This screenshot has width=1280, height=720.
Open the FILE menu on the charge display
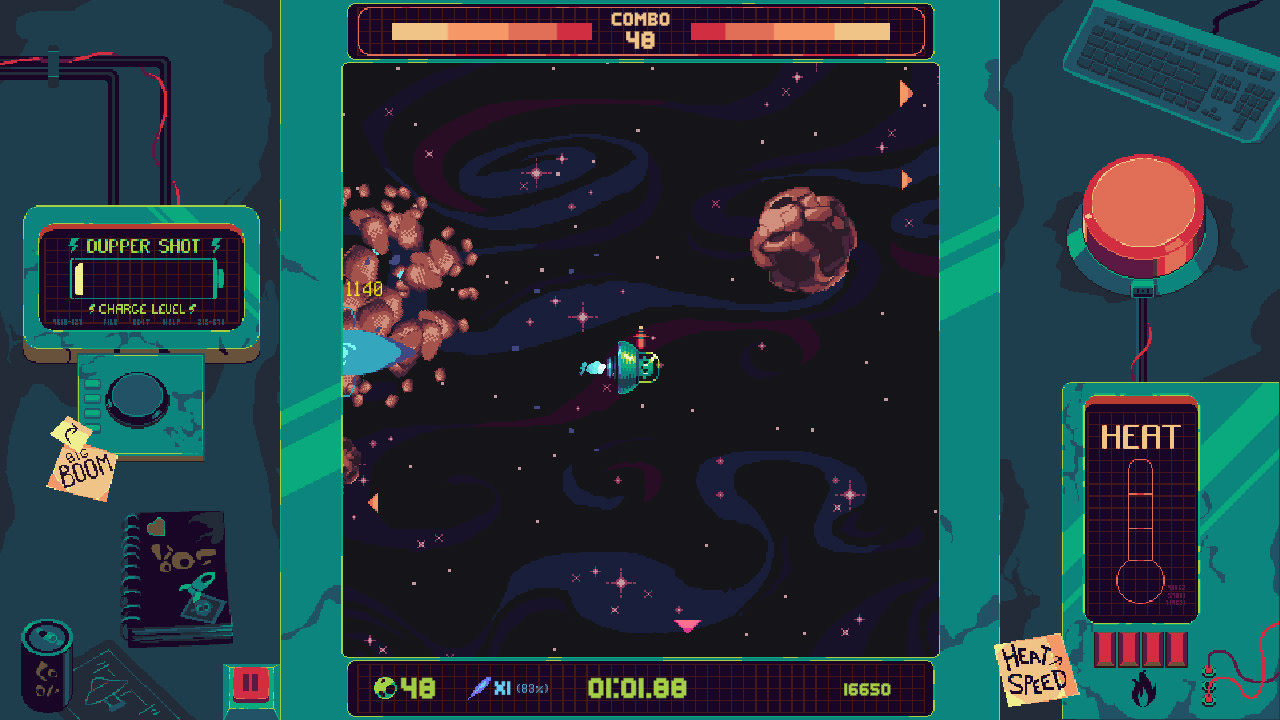point(110,322)
